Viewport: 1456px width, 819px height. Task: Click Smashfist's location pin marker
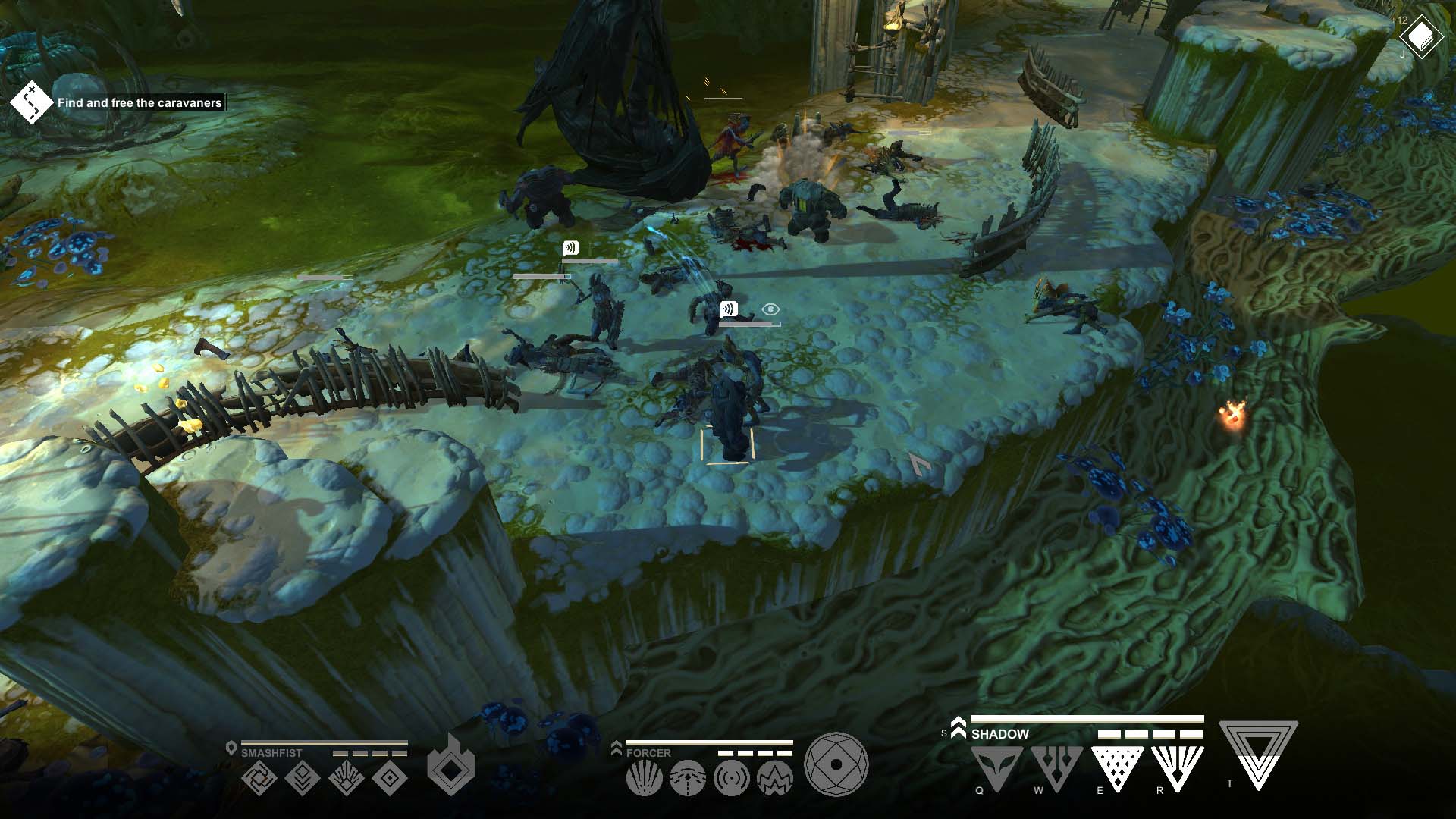coord(231,747)
